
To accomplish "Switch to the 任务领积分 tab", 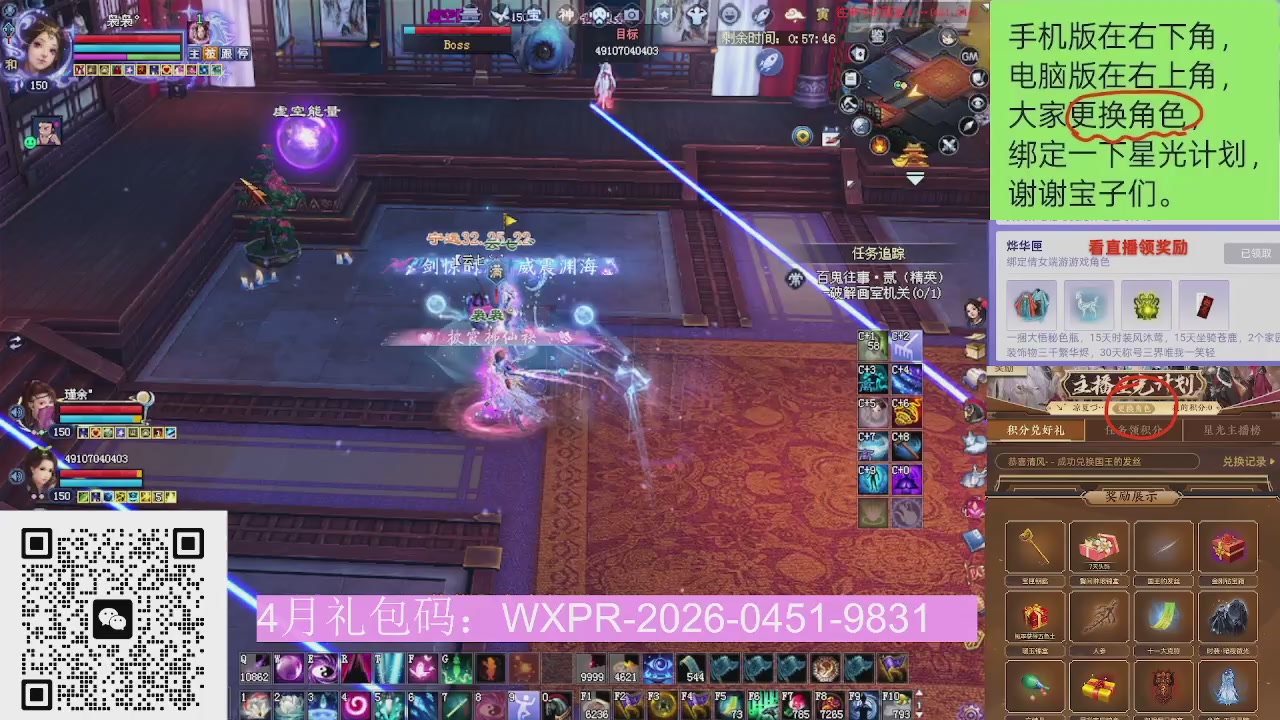I will click(x=1133, y=431).
